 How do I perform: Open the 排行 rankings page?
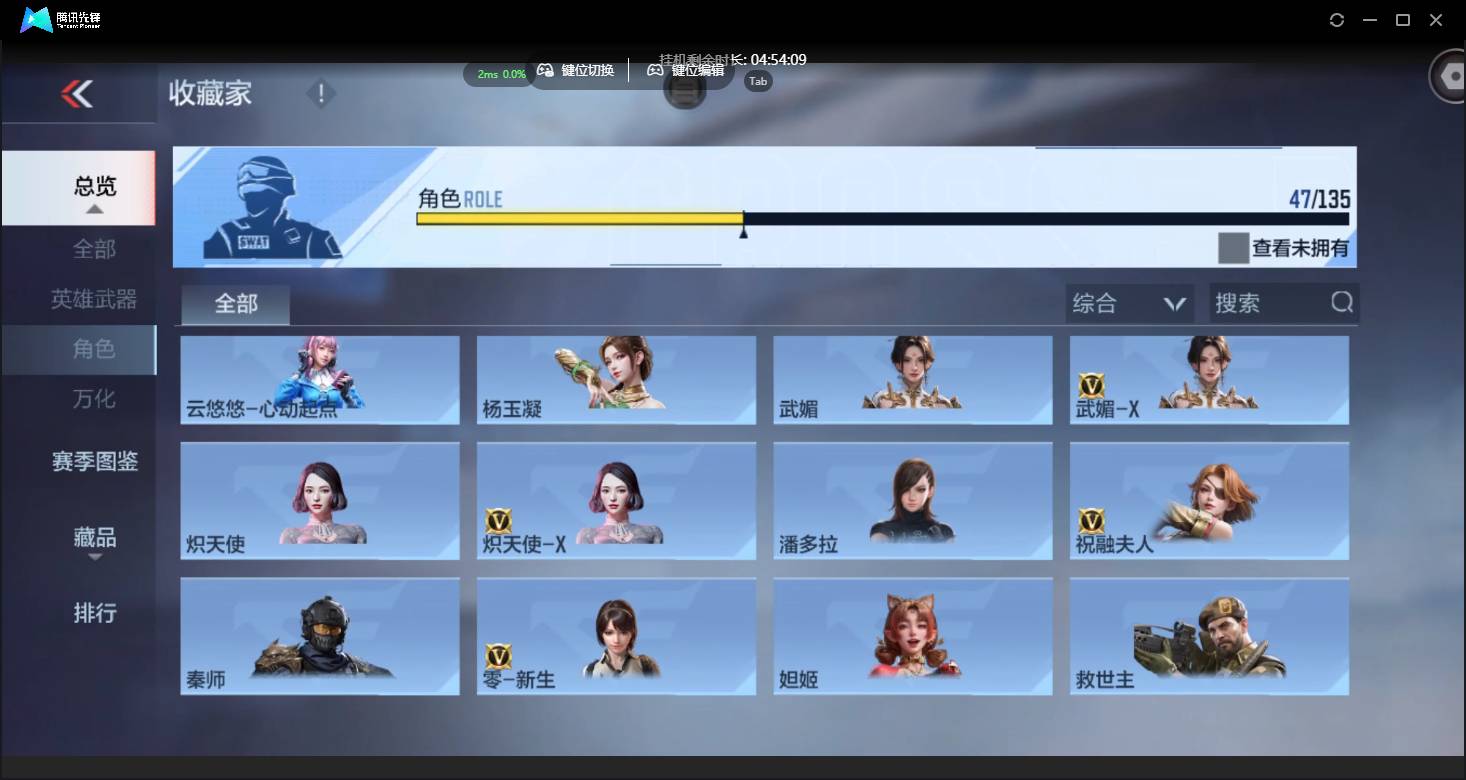coord(95,613)
